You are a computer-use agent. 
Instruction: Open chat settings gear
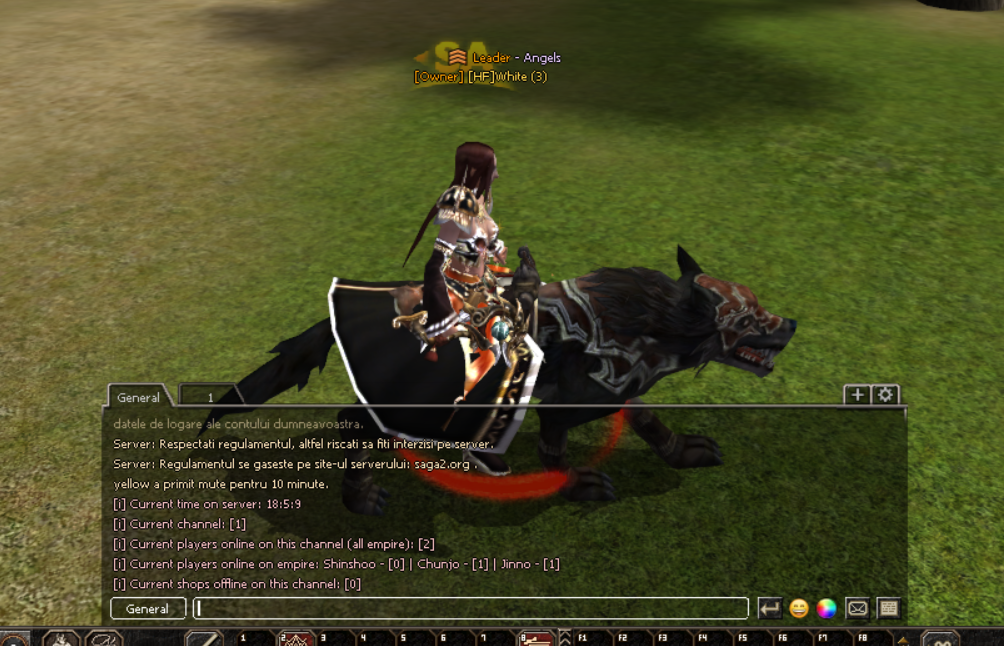pos(885,395)
